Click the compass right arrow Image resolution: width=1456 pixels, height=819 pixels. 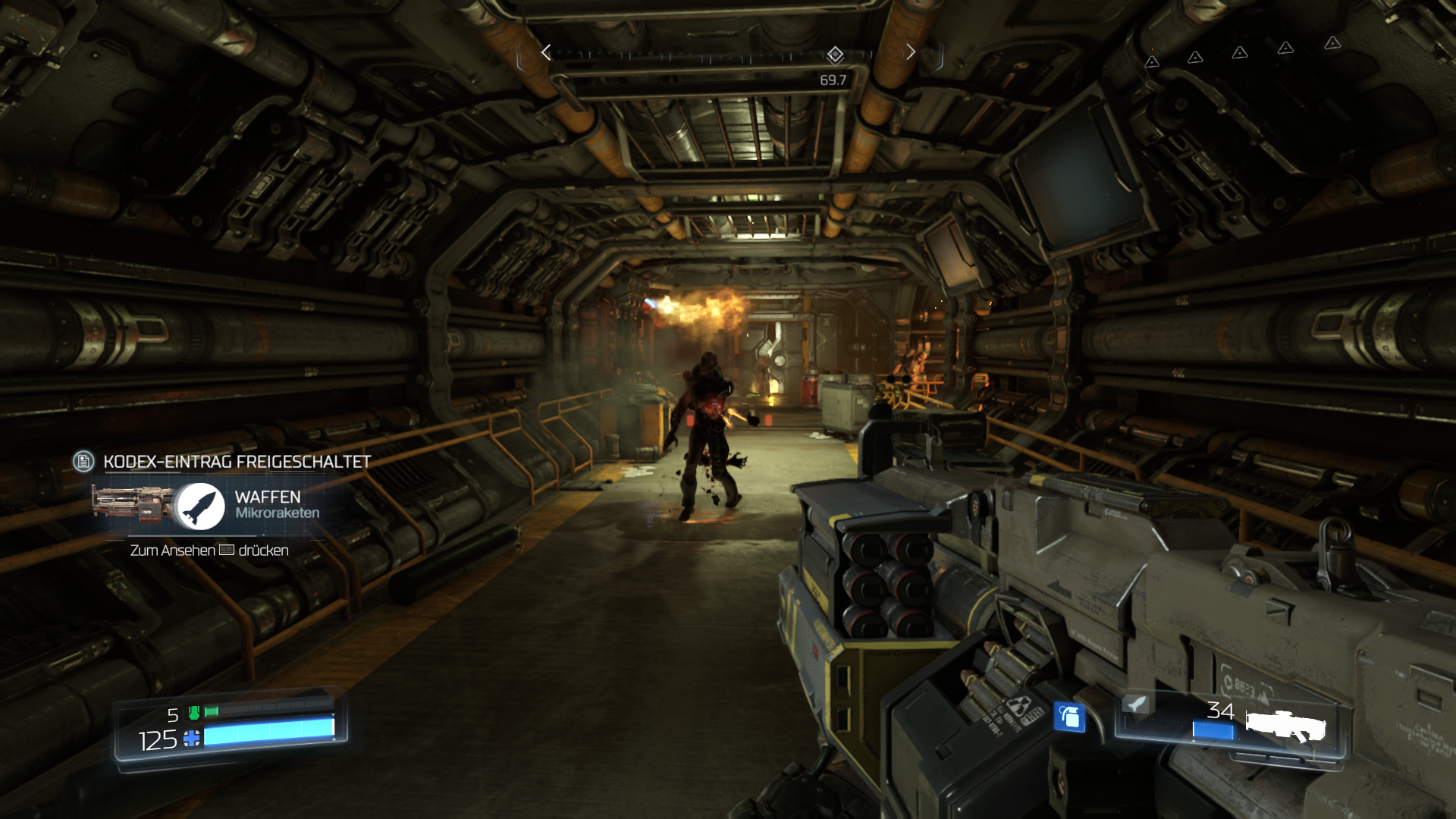pos(911,52)
